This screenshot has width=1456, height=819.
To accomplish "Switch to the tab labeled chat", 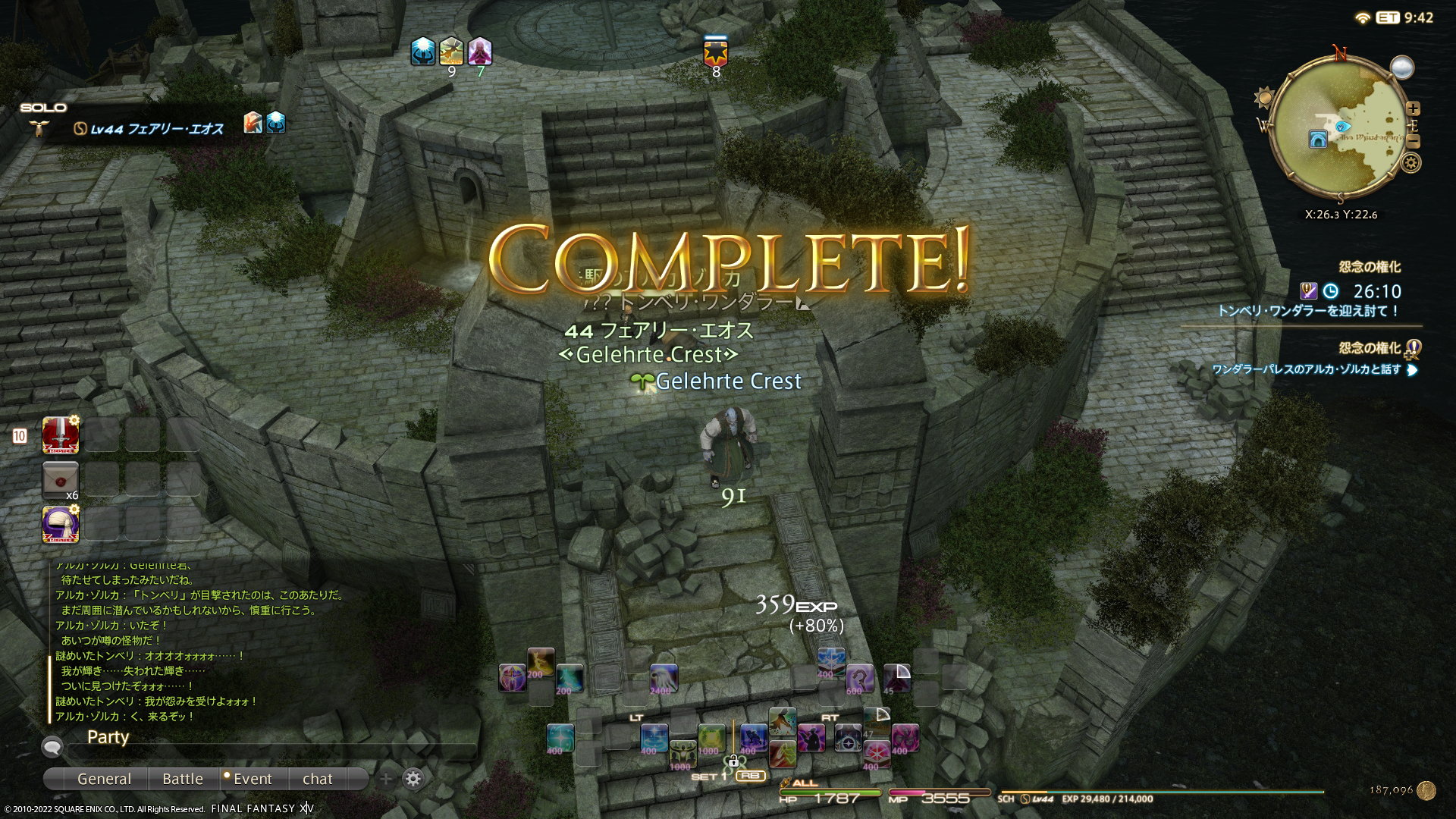I will click(317, 779).
